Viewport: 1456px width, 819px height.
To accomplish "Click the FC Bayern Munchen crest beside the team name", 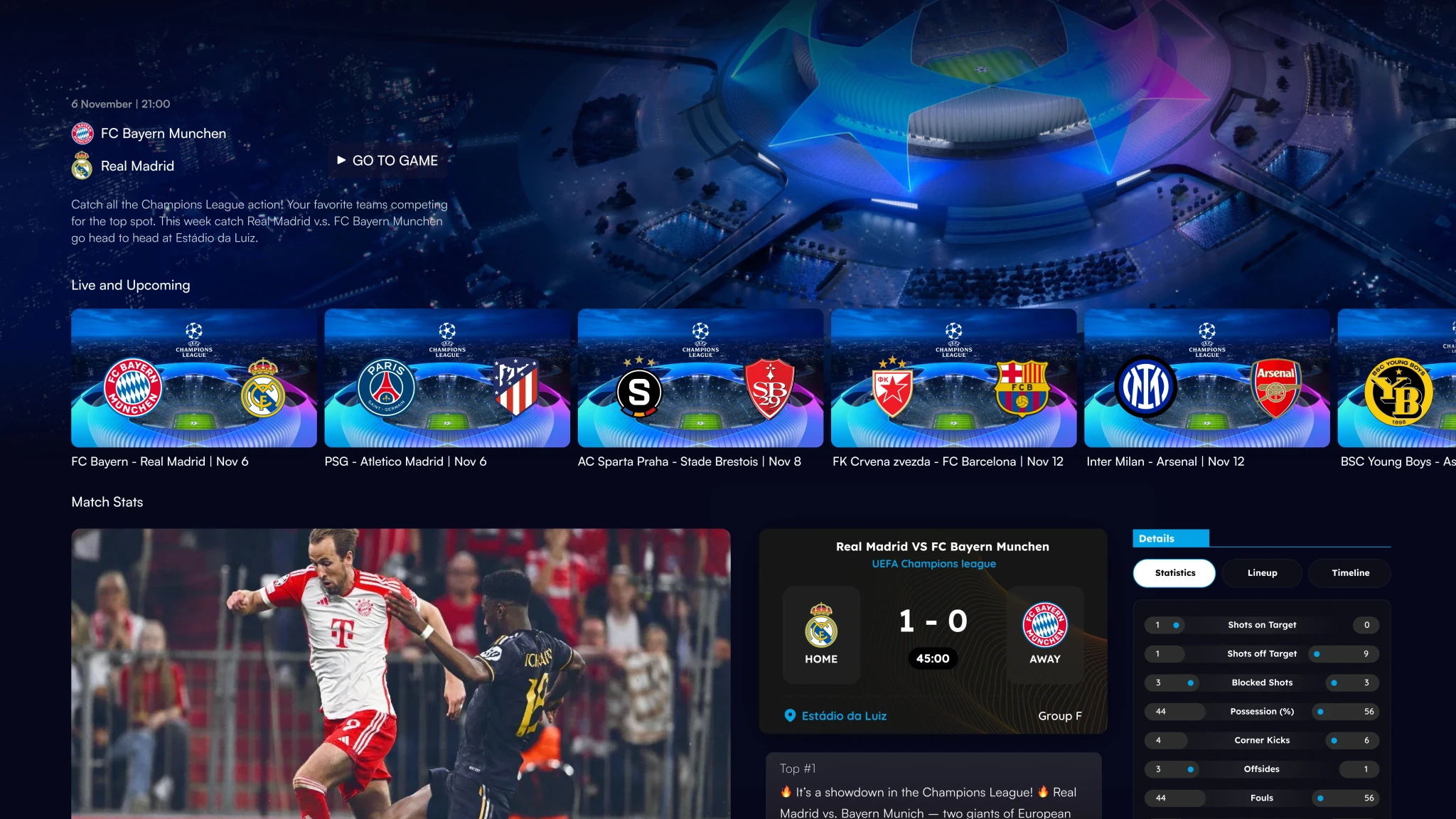I will tap(83, 133).
